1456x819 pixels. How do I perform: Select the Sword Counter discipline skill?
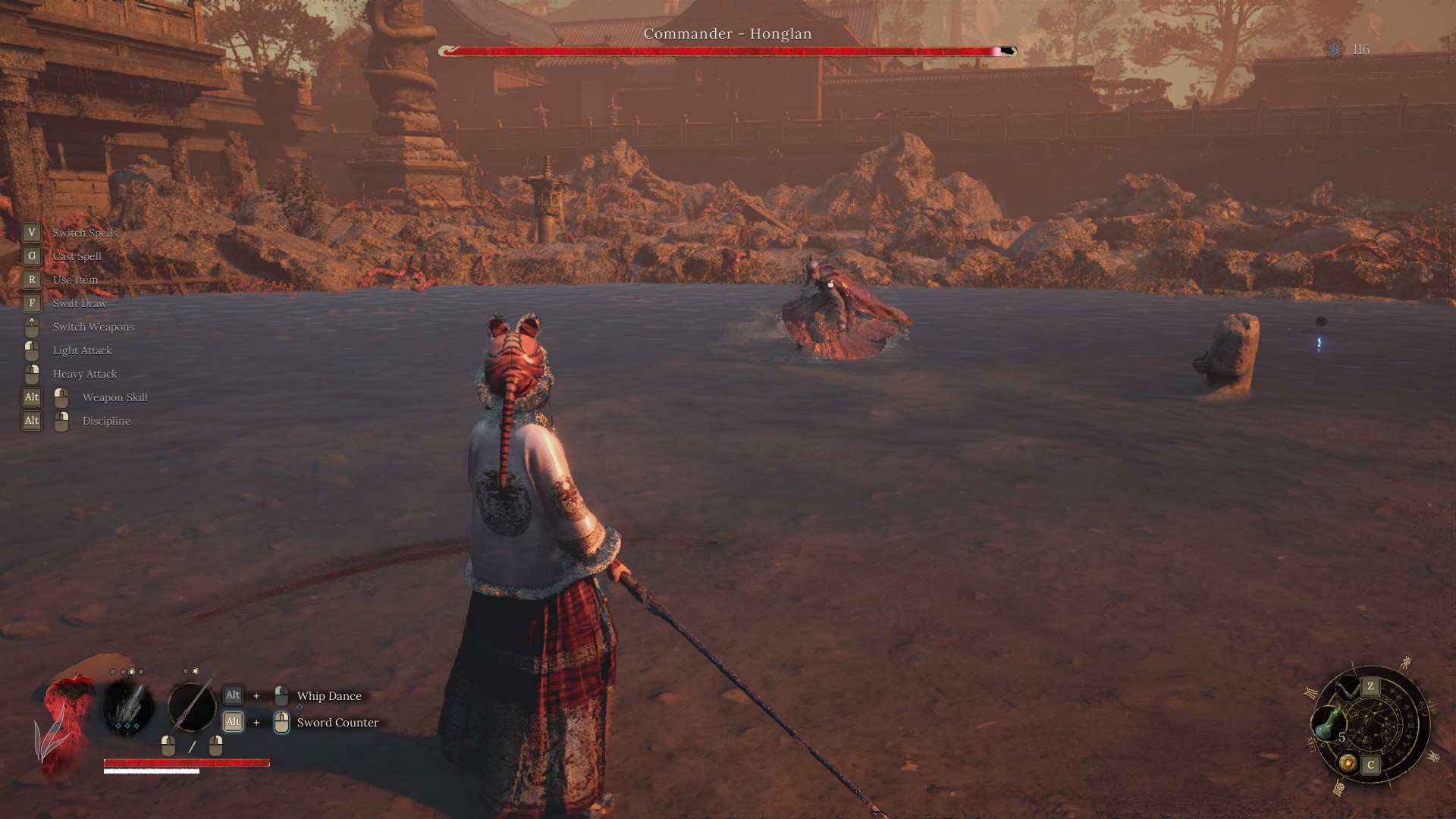[337, 723]
